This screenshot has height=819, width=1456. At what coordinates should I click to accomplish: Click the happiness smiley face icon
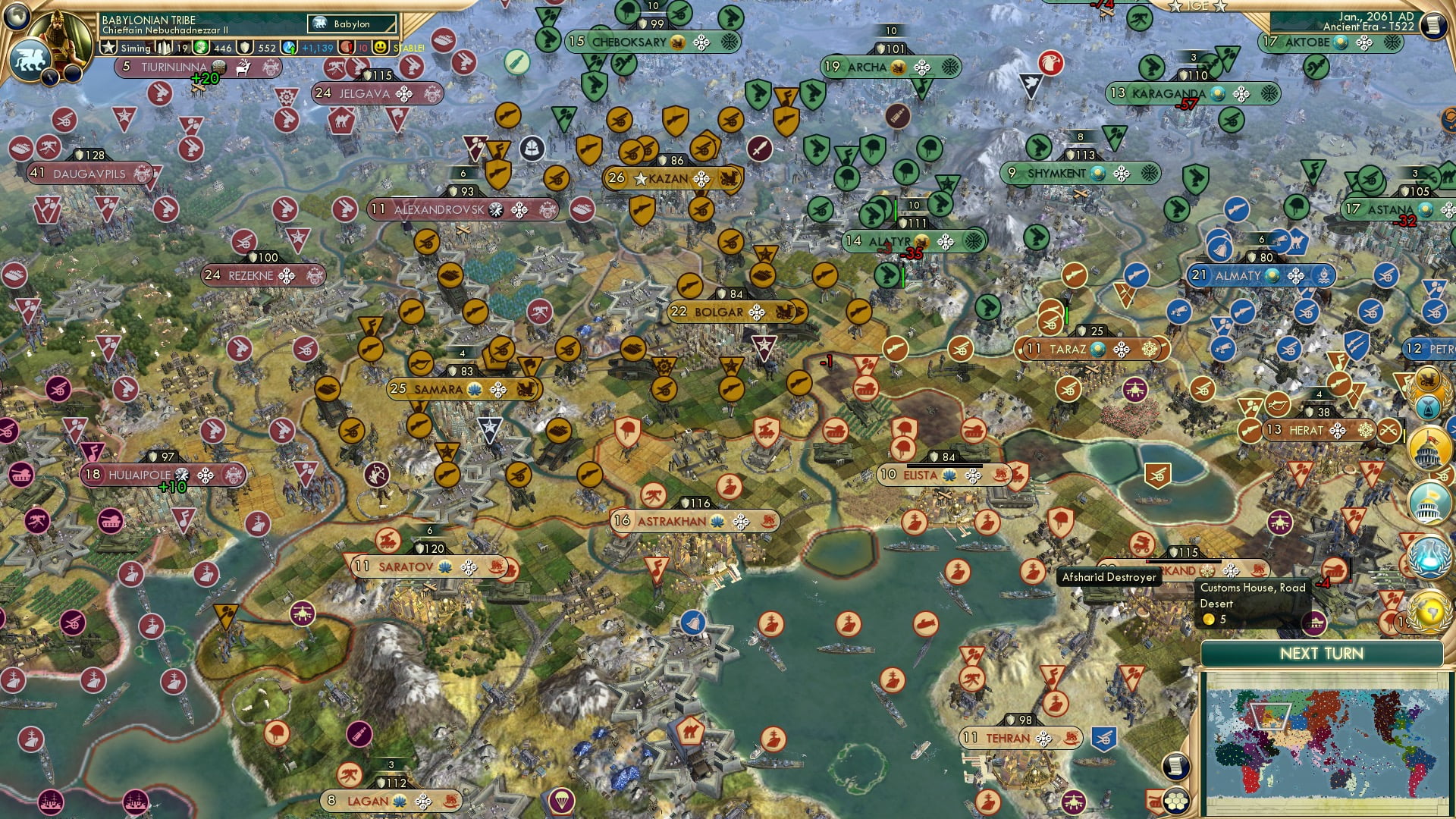pyautogui.click(x=381, y=47)
